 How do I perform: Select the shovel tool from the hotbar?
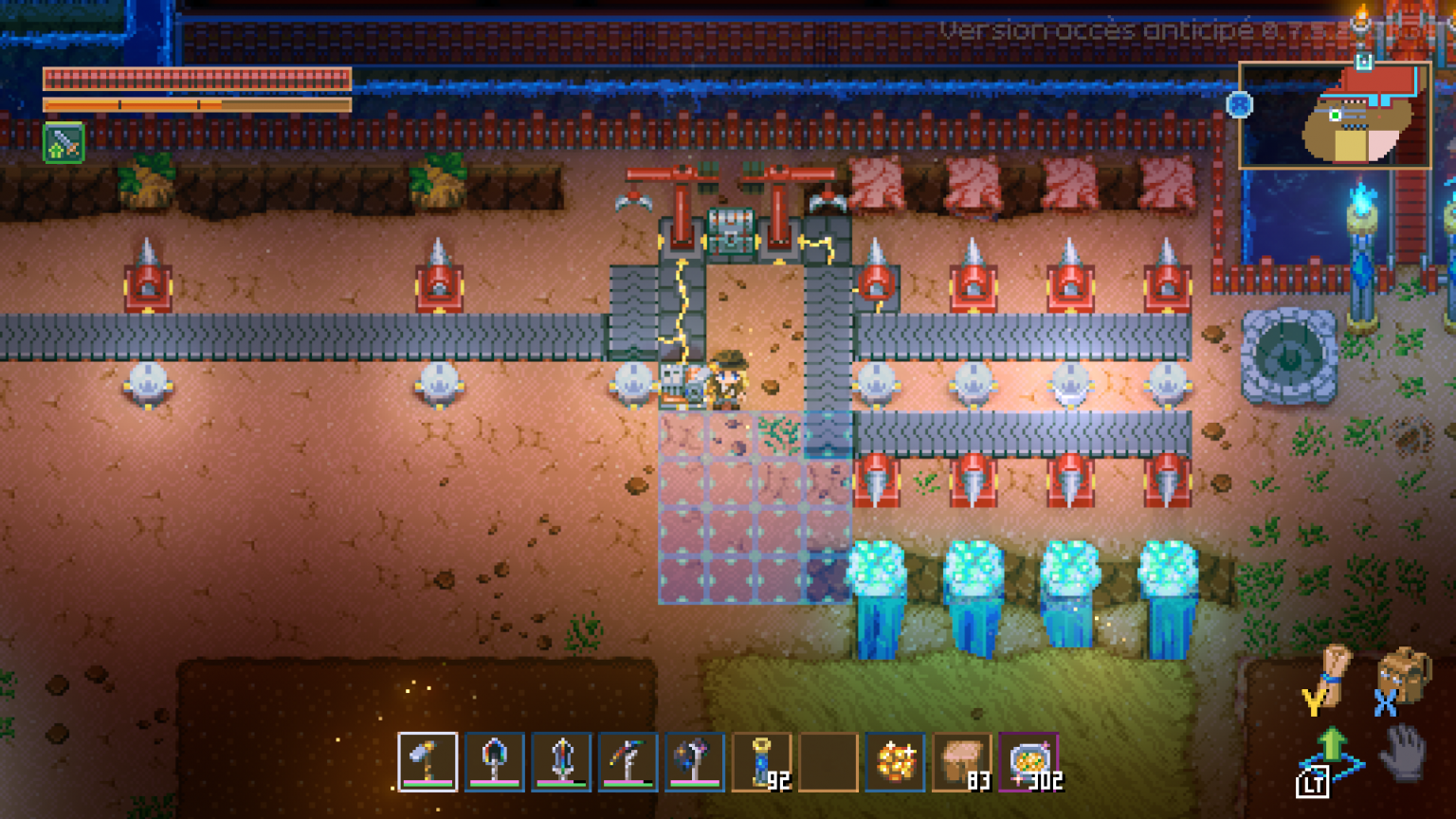point(496,761)
